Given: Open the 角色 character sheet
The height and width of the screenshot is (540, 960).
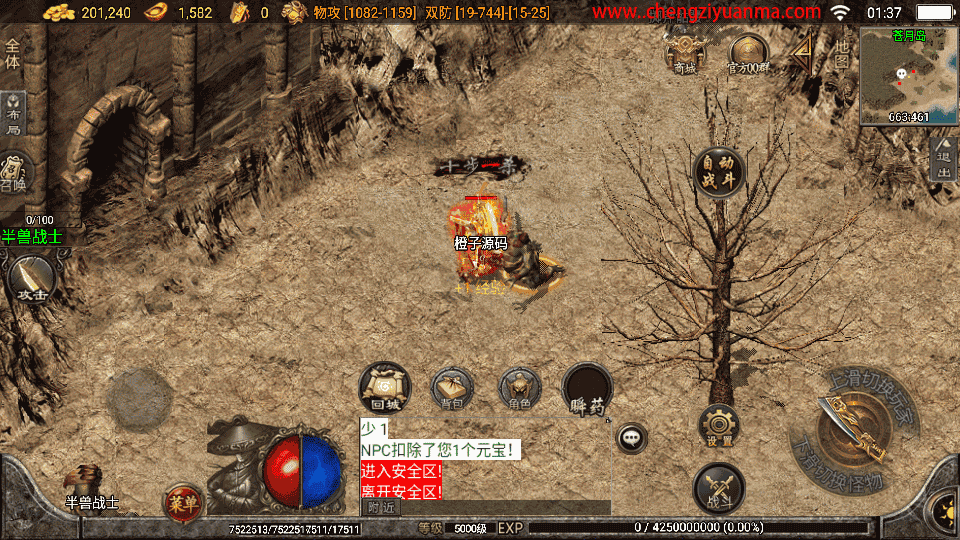Looking at the screenshot, I should click(x=520, y=388).
